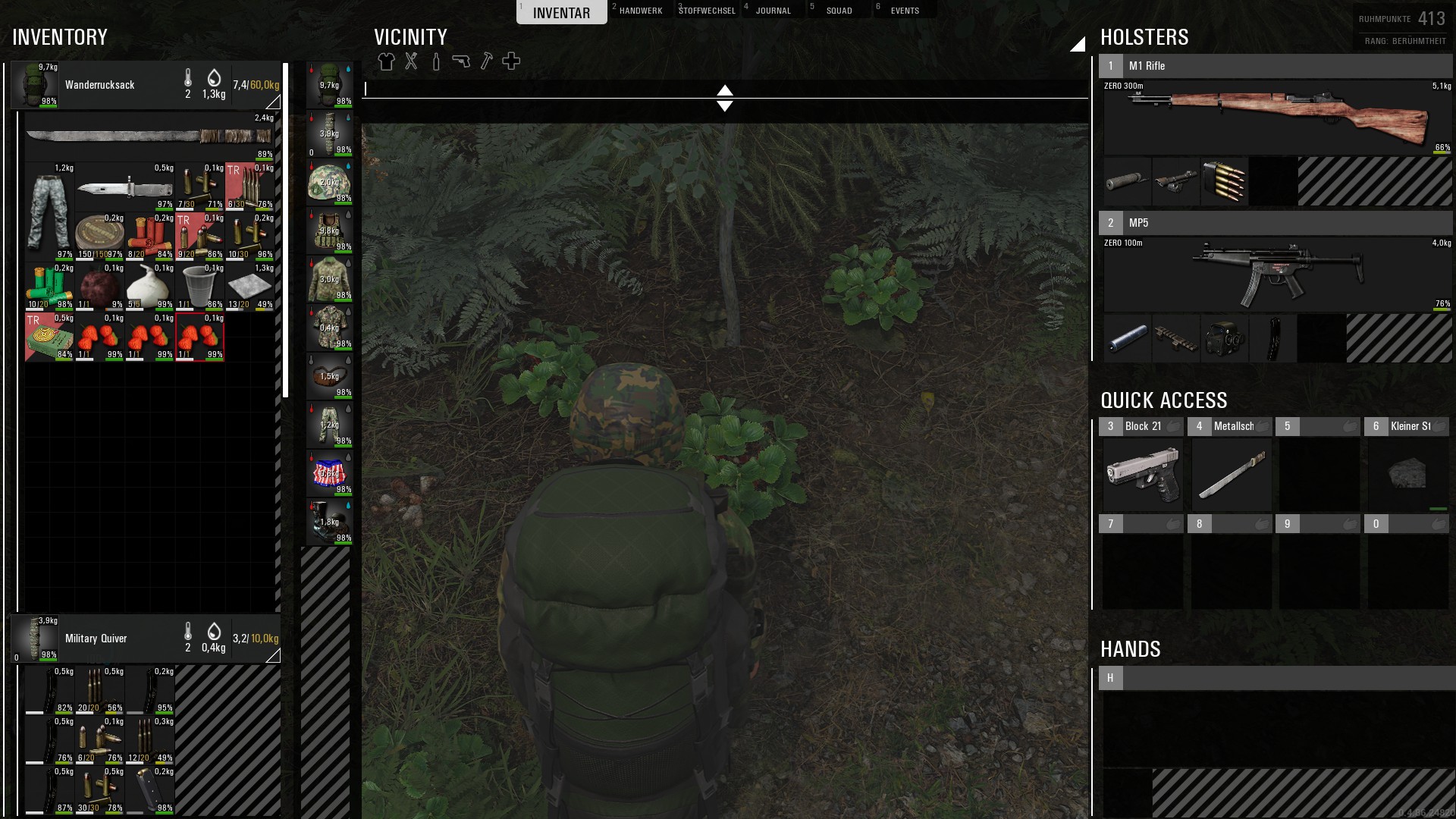Select the camo pants in backpack

tap(49, 212)
